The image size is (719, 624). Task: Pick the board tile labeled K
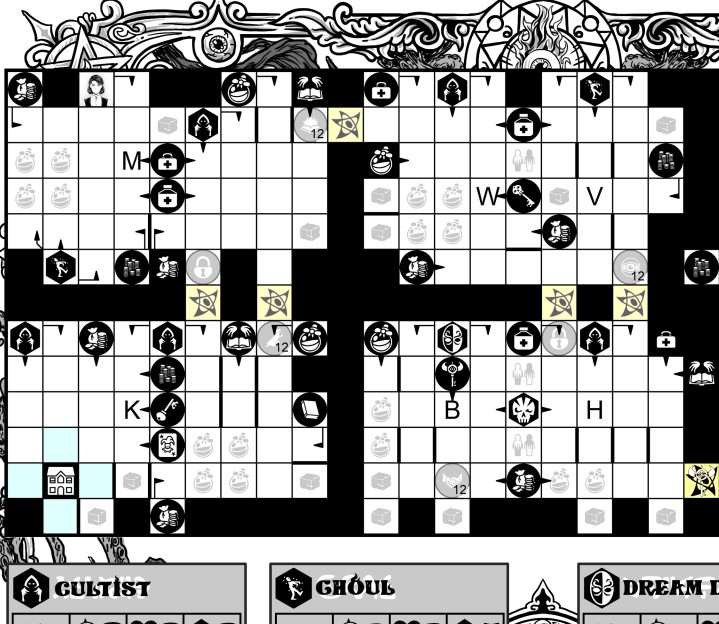pos(132,409)
